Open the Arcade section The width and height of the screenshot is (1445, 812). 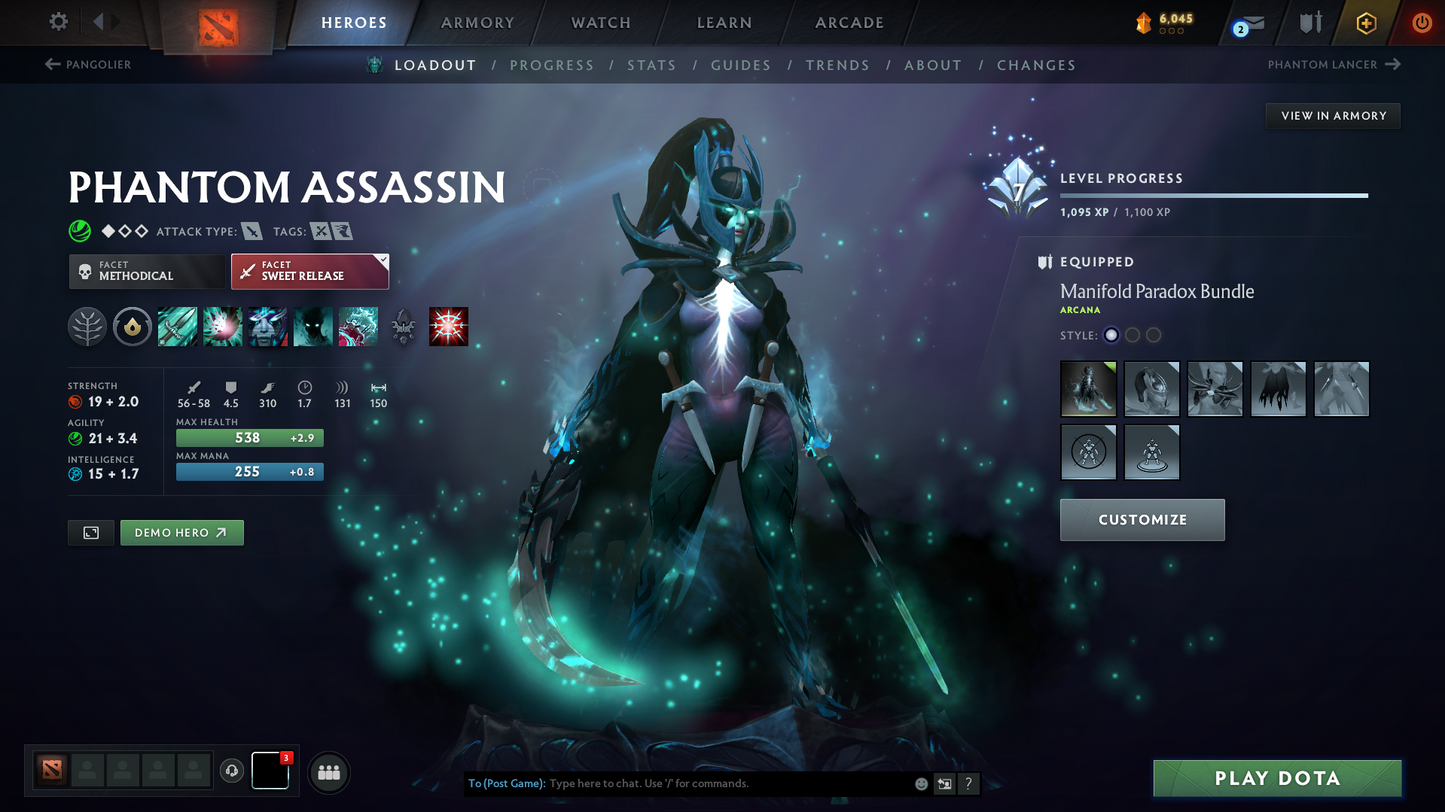point(849,22)
